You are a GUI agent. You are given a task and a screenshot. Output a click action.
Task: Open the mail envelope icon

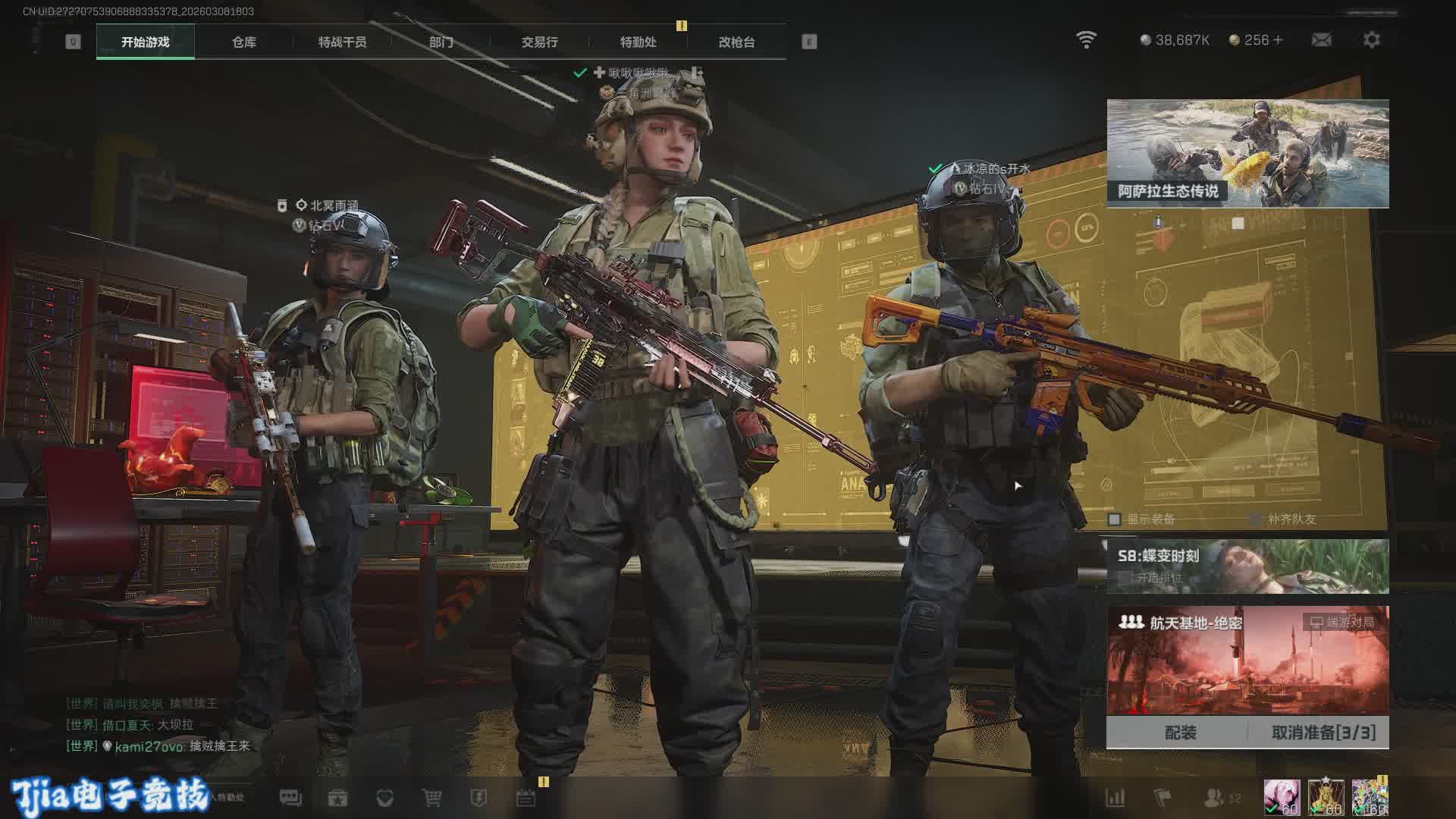pyautogui.click(x=1321, y=40)
